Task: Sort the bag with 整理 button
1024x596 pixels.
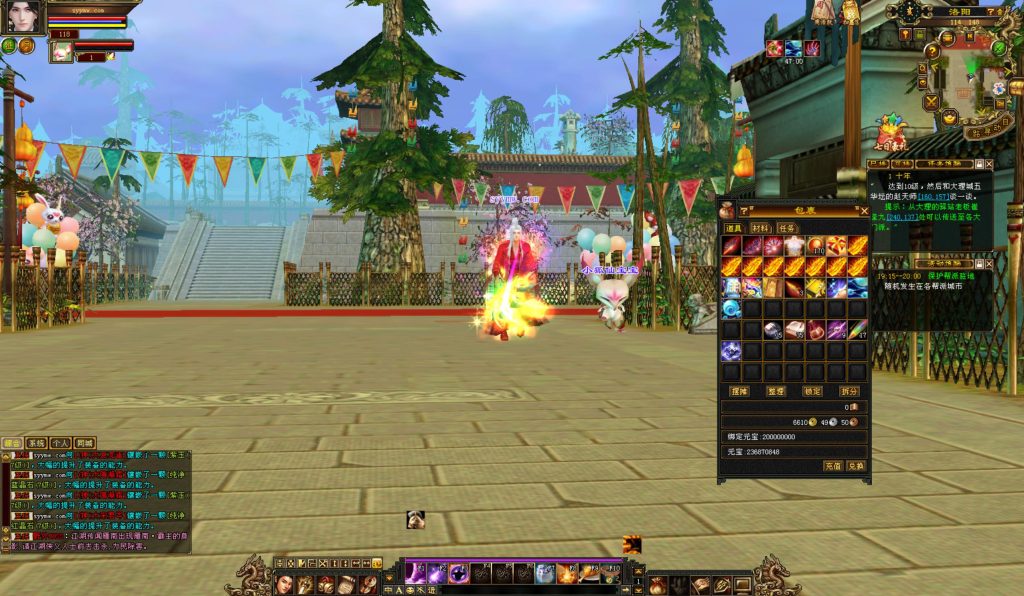Action: coord(776,390)
